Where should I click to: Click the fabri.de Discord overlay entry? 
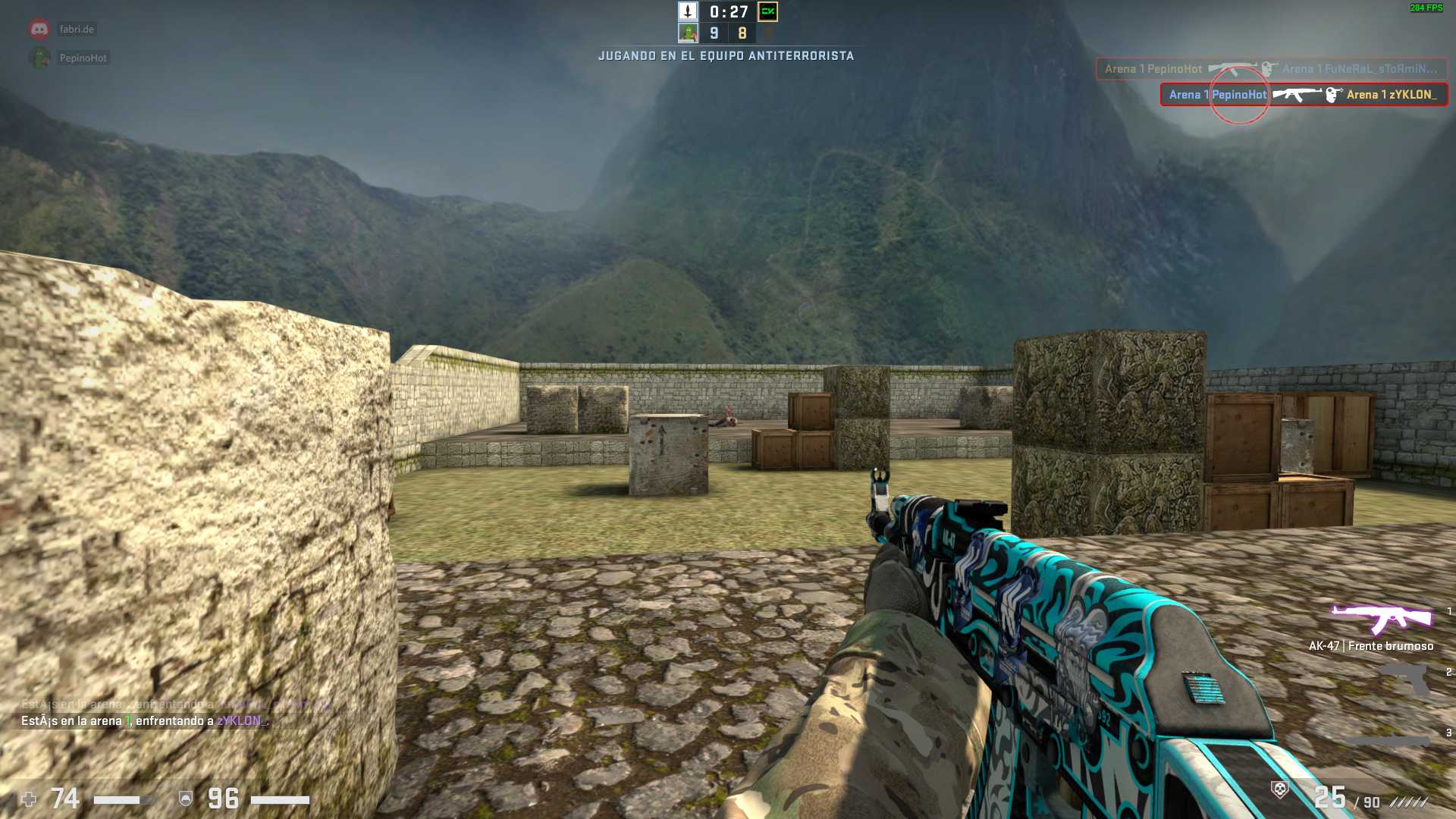pyautogui.click(x=76, y=30)
